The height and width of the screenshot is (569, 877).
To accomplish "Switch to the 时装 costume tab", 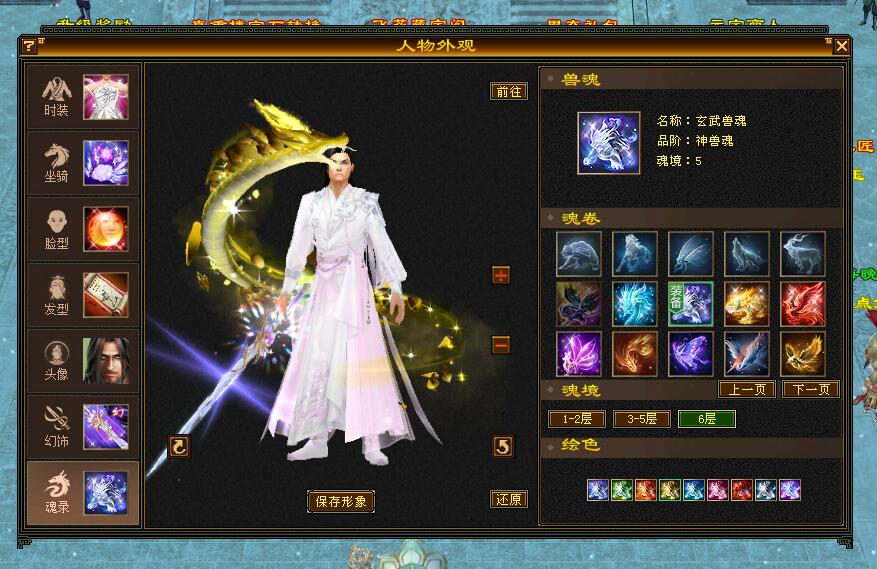I will click(x=83, y=96).
